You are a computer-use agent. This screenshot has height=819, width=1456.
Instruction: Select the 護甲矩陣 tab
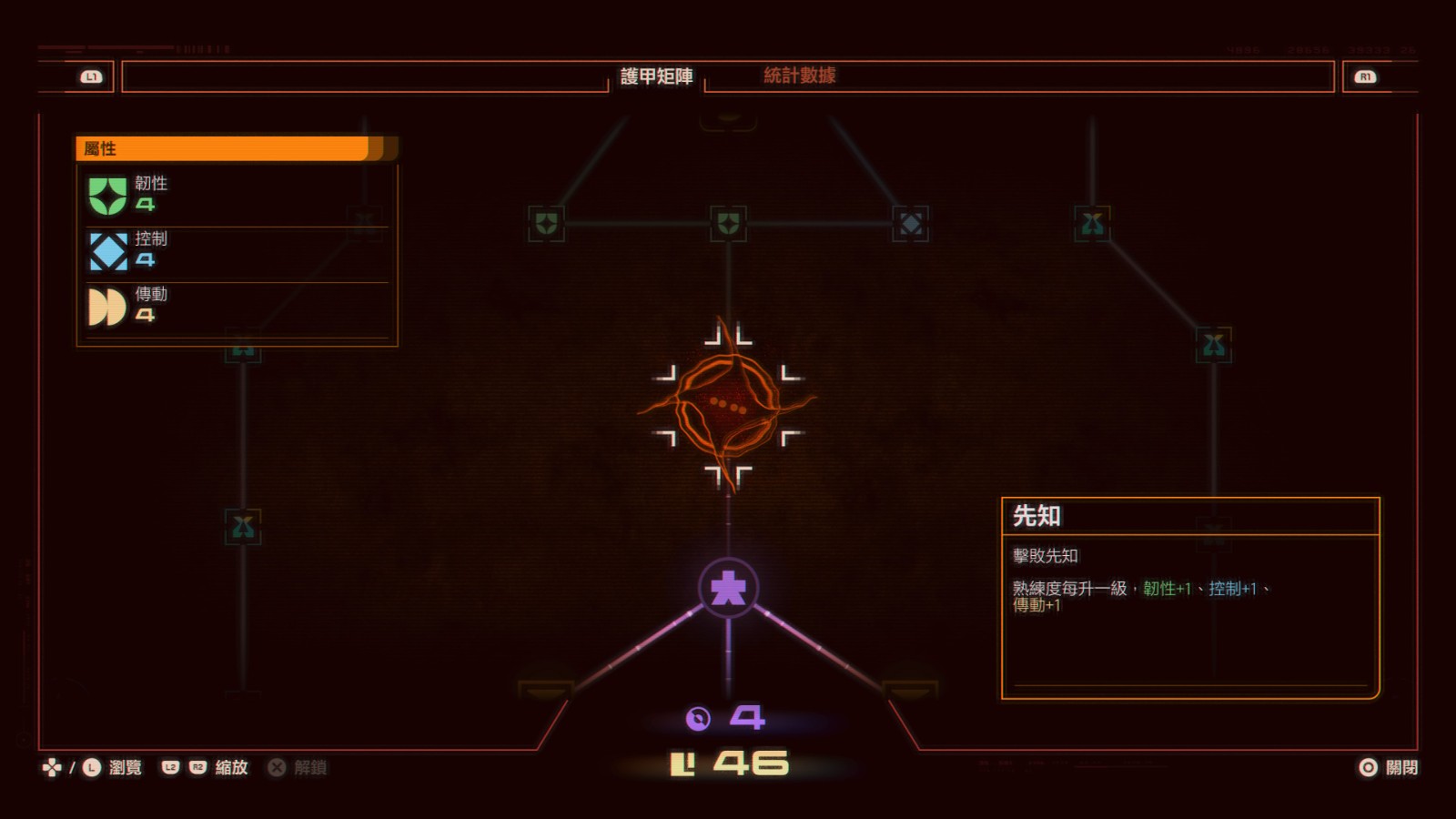656,76
